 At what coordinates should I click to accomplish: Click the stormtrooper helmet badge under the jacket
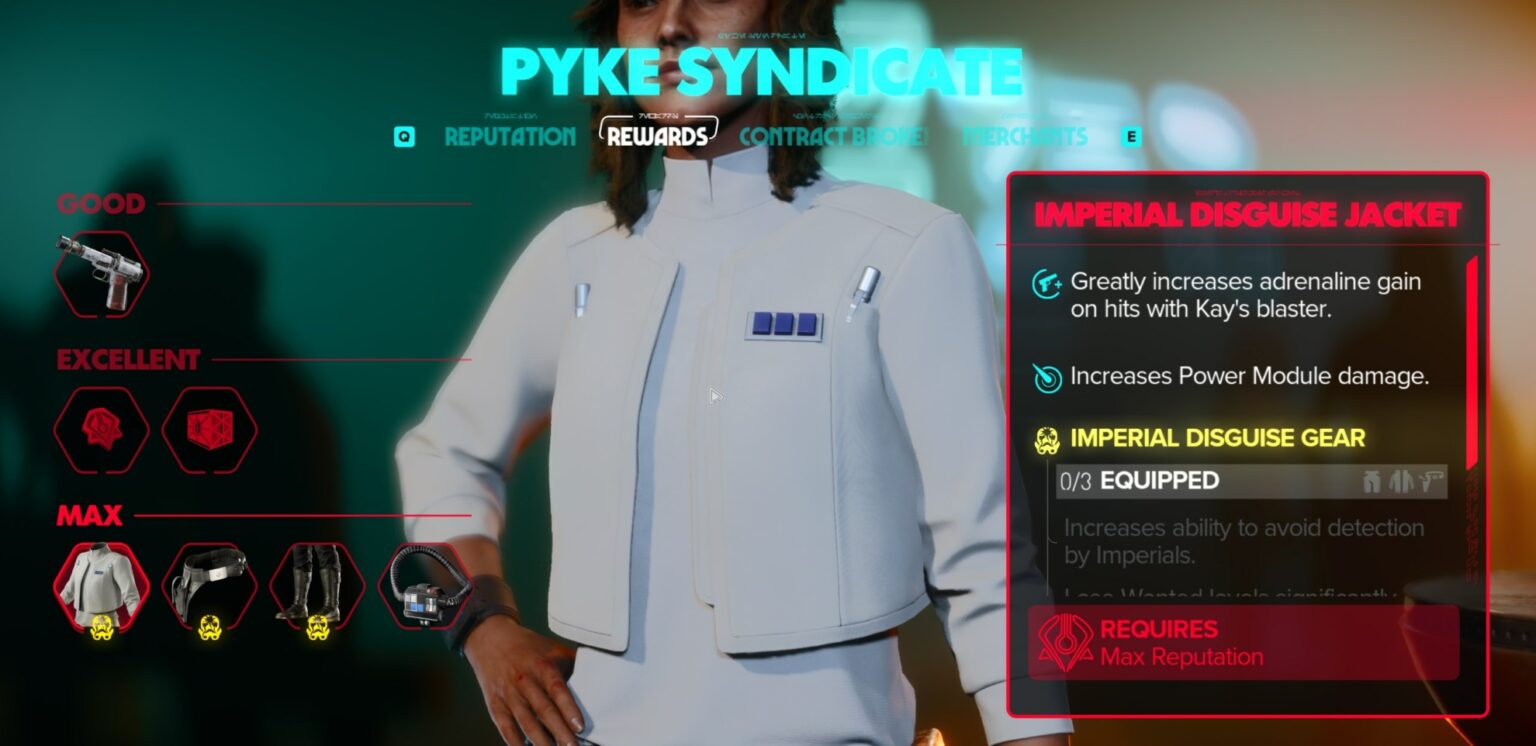click(x=101, y=626)
